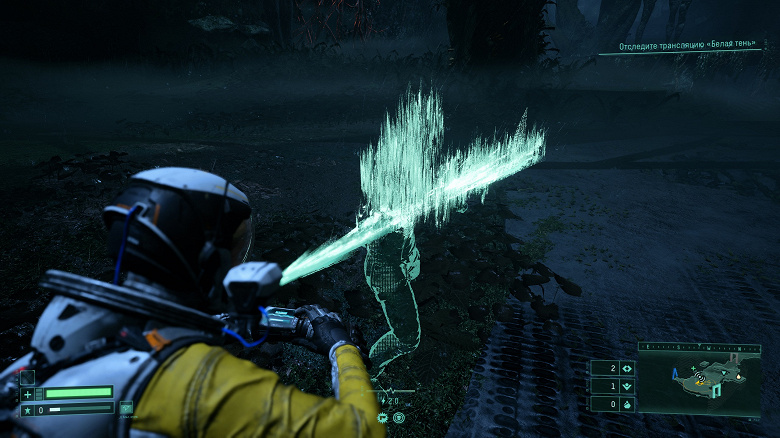
Task: Select the bottom resource slot showing 0
Action: (613, 404)
